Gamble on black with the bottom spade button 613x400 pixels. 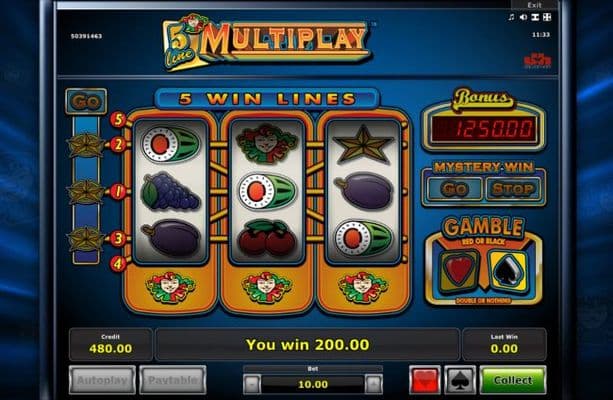point(458,380)
